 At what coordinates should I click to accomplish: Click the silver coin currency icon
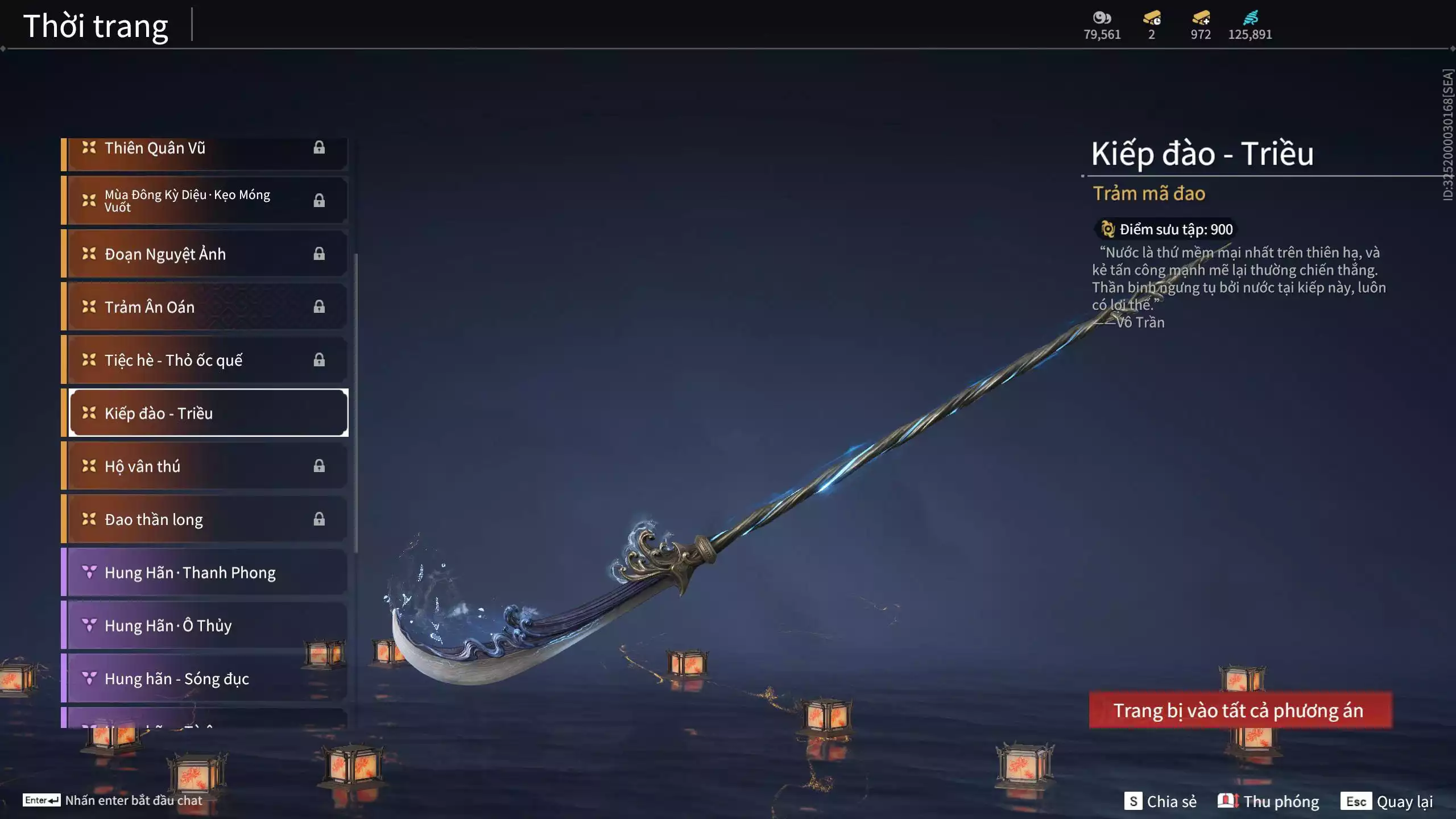[x=1102, y=18]
